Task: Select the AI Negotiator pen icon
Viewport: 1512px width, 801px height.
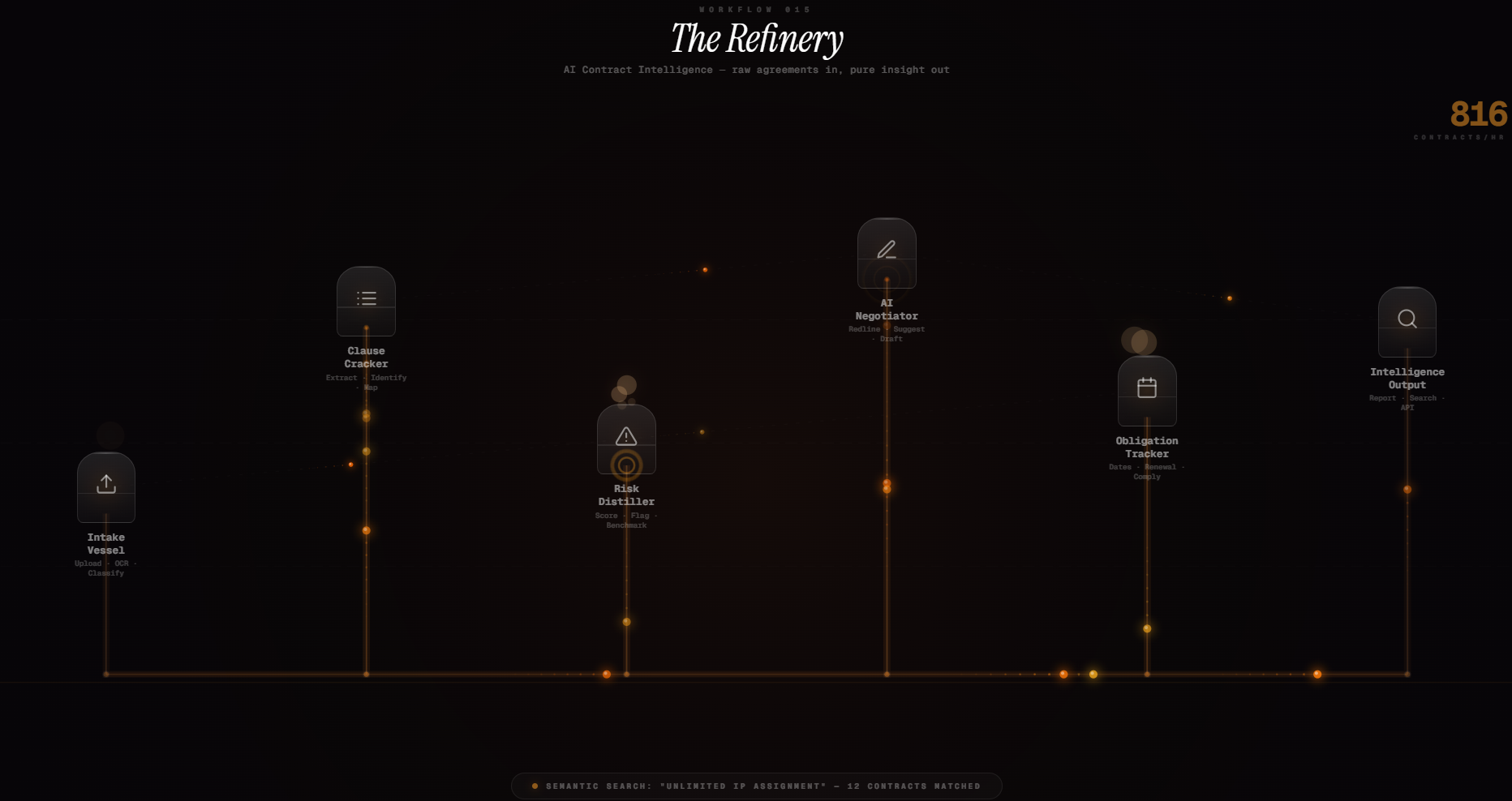Action: tap(887, 250)
